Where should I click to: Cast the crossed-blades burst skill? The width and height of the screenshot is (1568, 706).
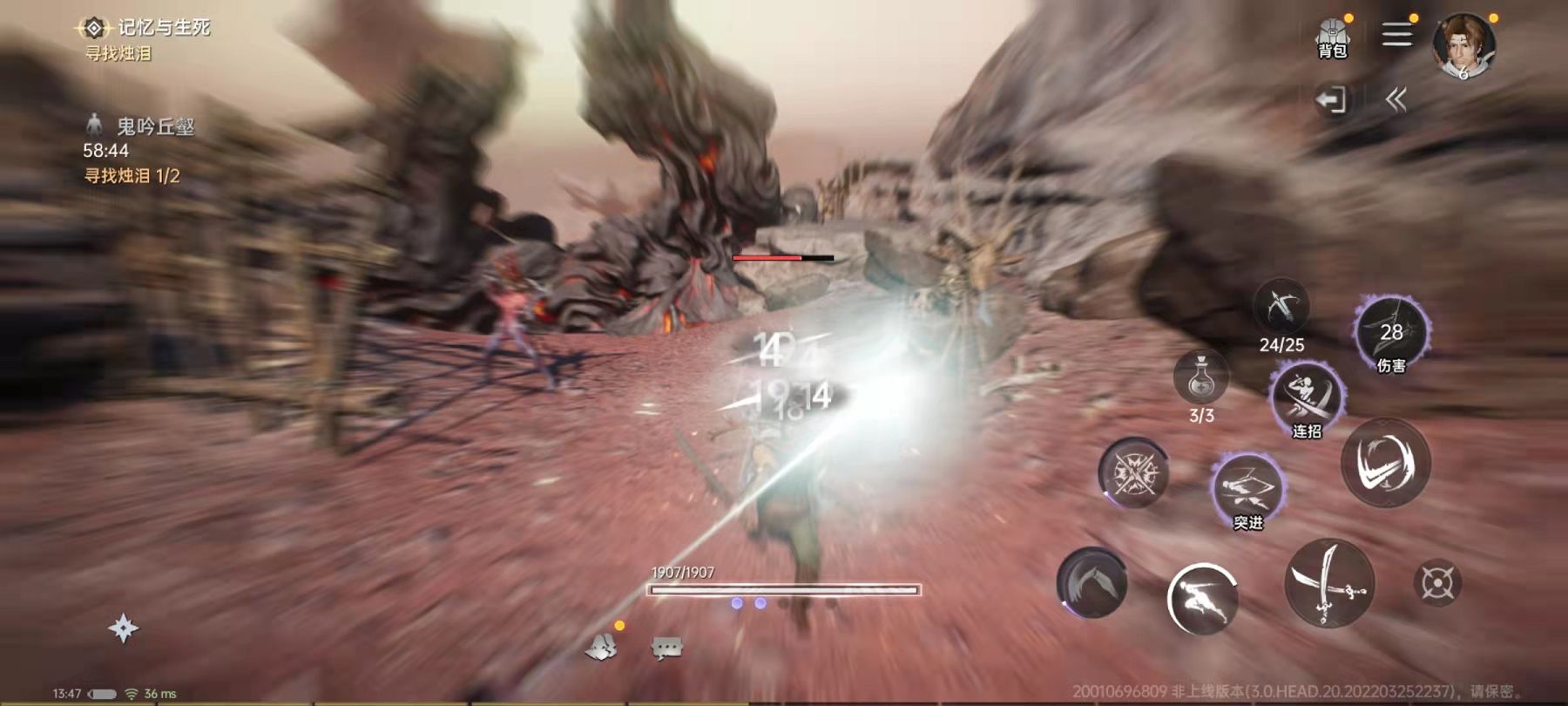coord(1132,473)
